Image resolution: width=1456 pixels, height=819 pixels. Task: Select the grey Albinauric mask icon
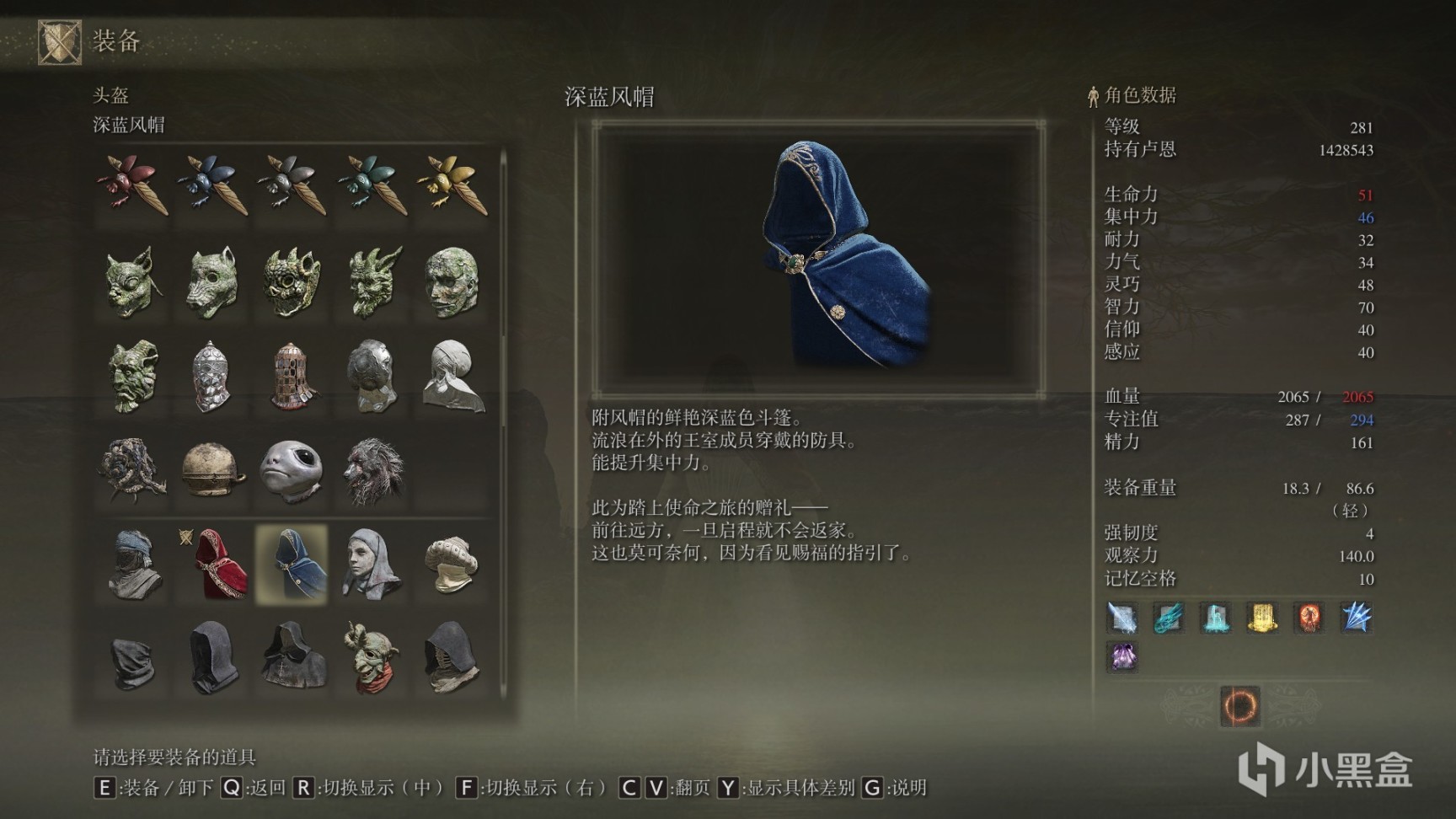[x=291, y=469]
